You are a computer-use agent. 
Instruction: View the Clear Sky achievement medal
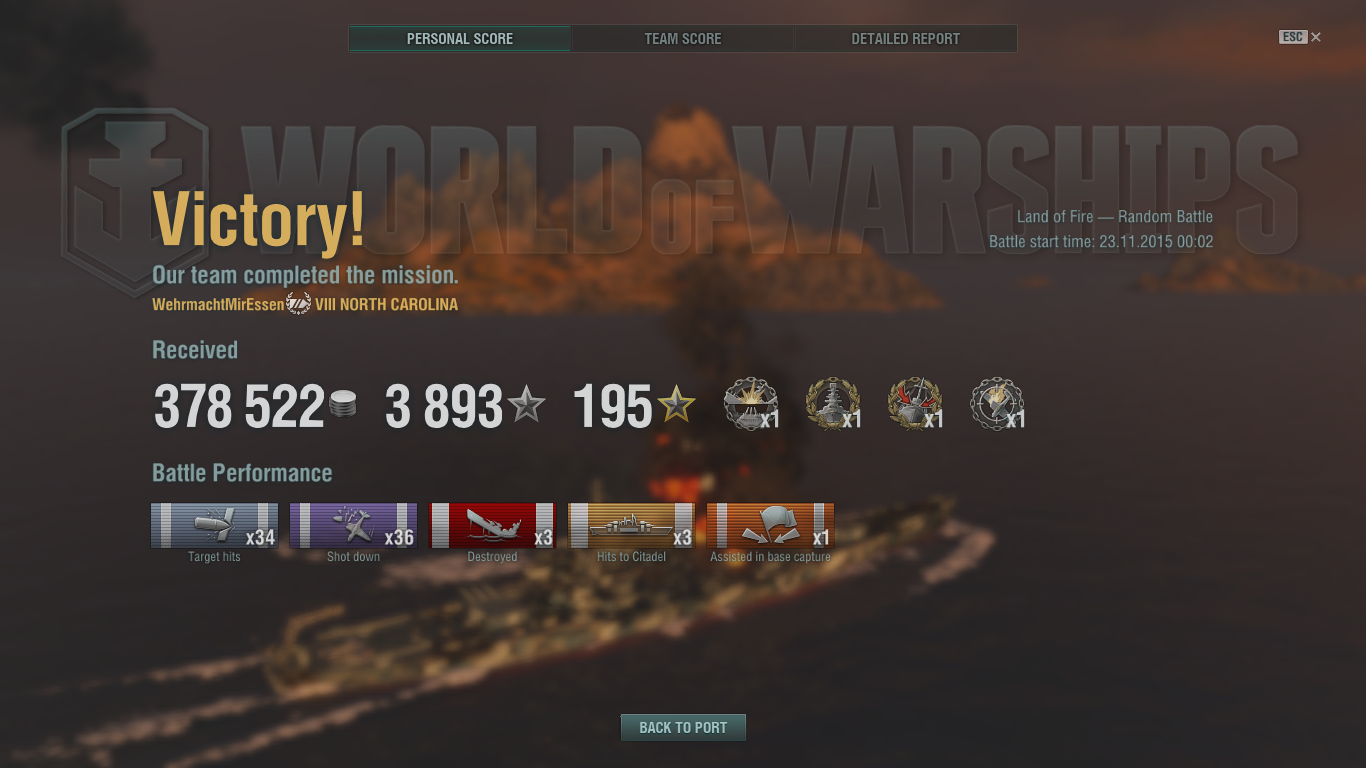995,402
